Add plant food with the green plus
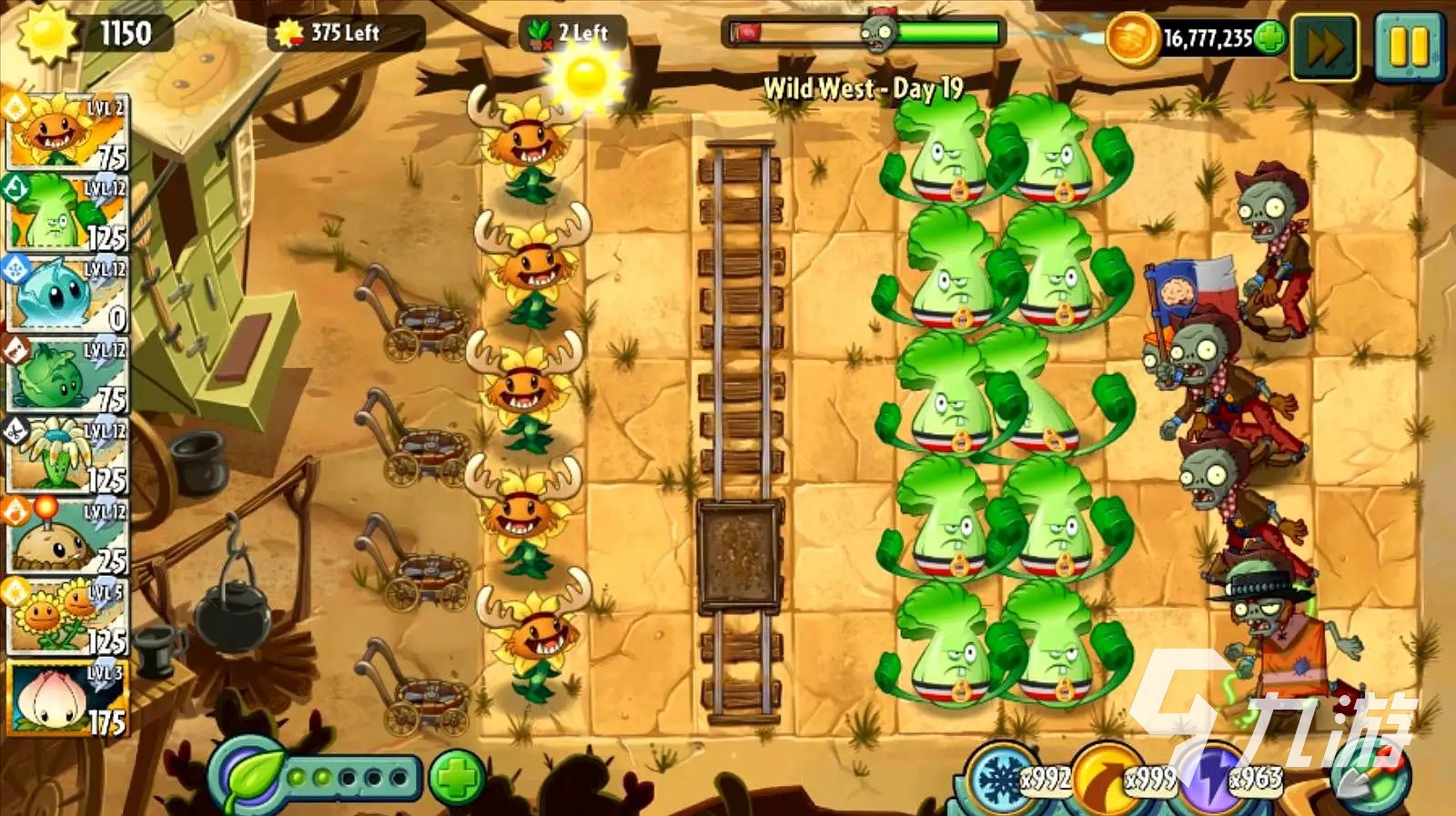This screenshot has height=816, width=1456. pos(456,778)
